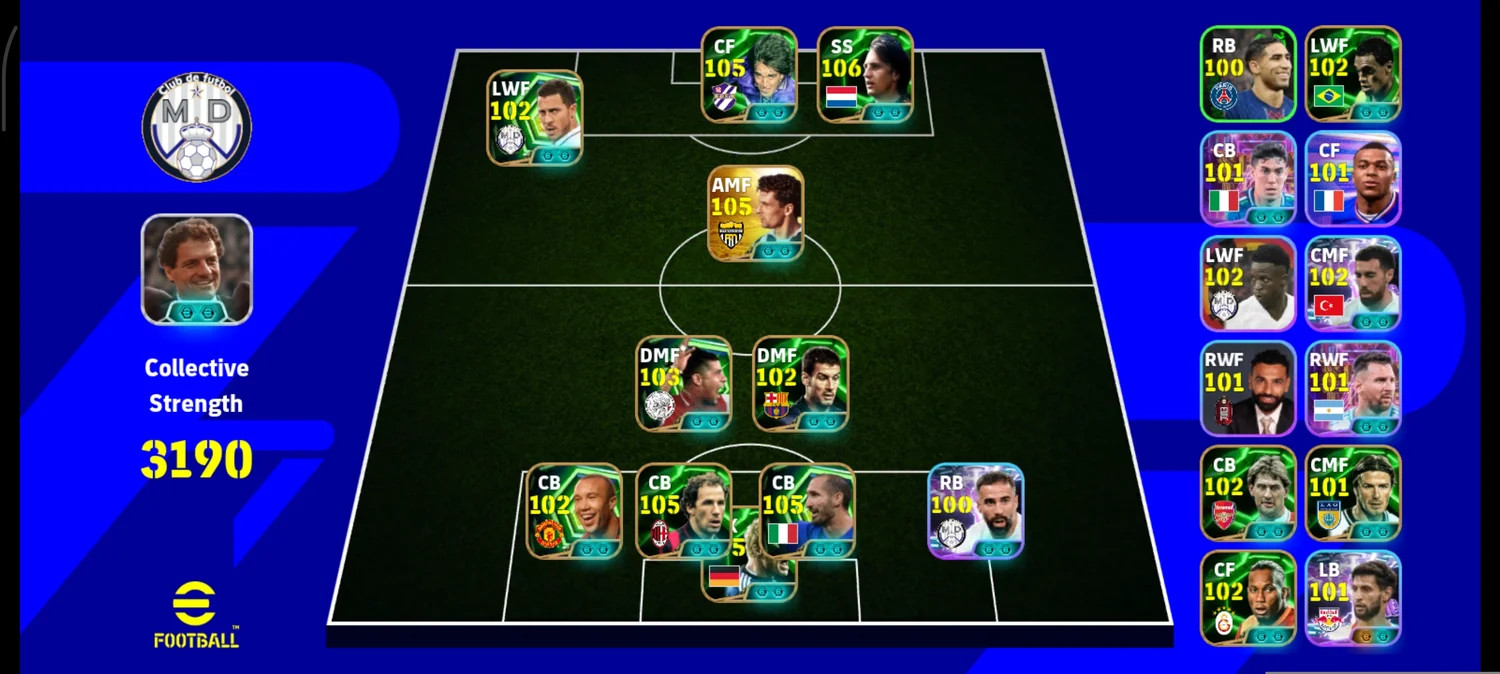Select the CB 105 AC Milan card

click(x=684, y=510)
